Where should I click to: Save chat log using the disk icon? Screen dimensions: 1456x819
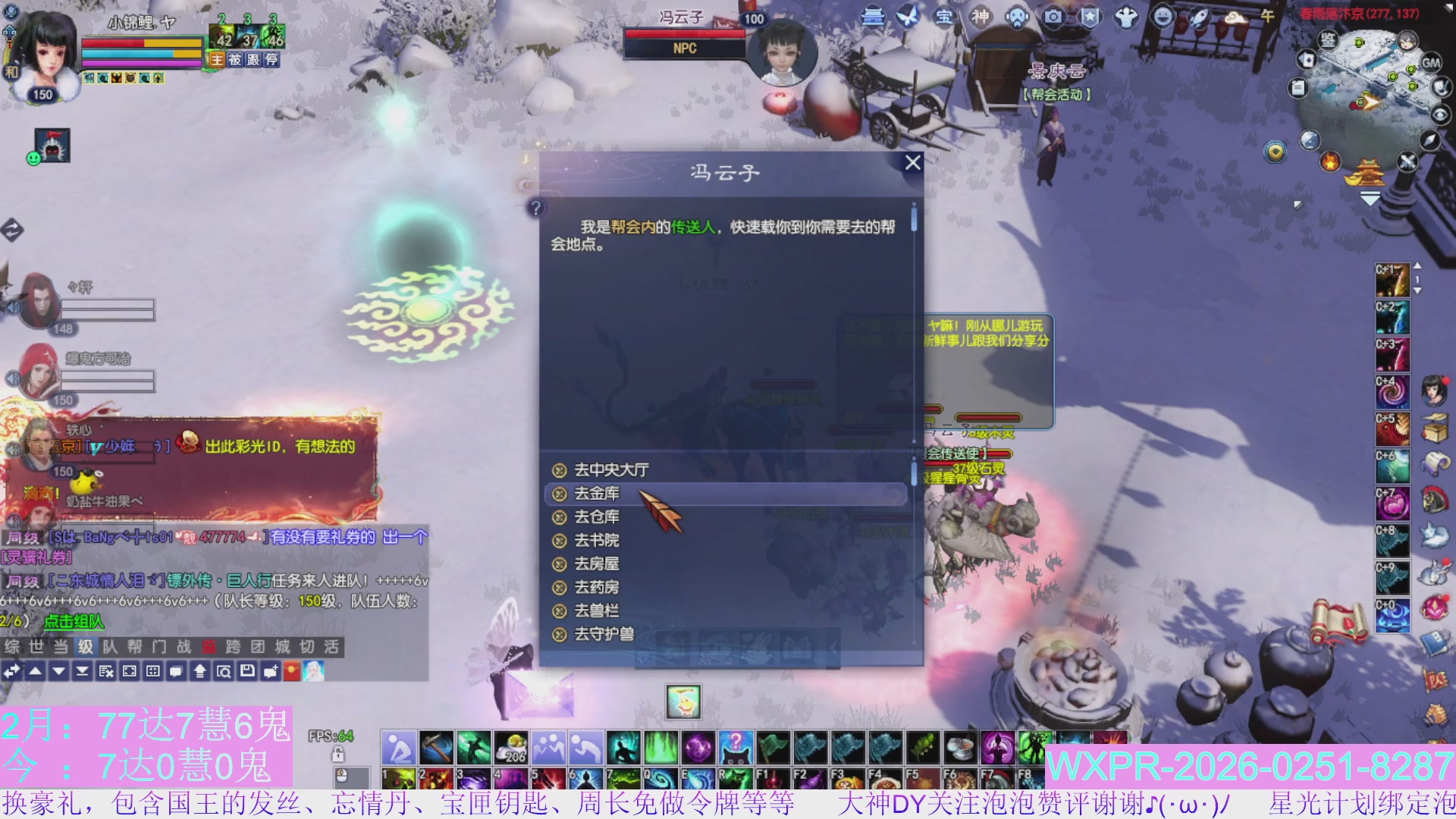point(247,670)
